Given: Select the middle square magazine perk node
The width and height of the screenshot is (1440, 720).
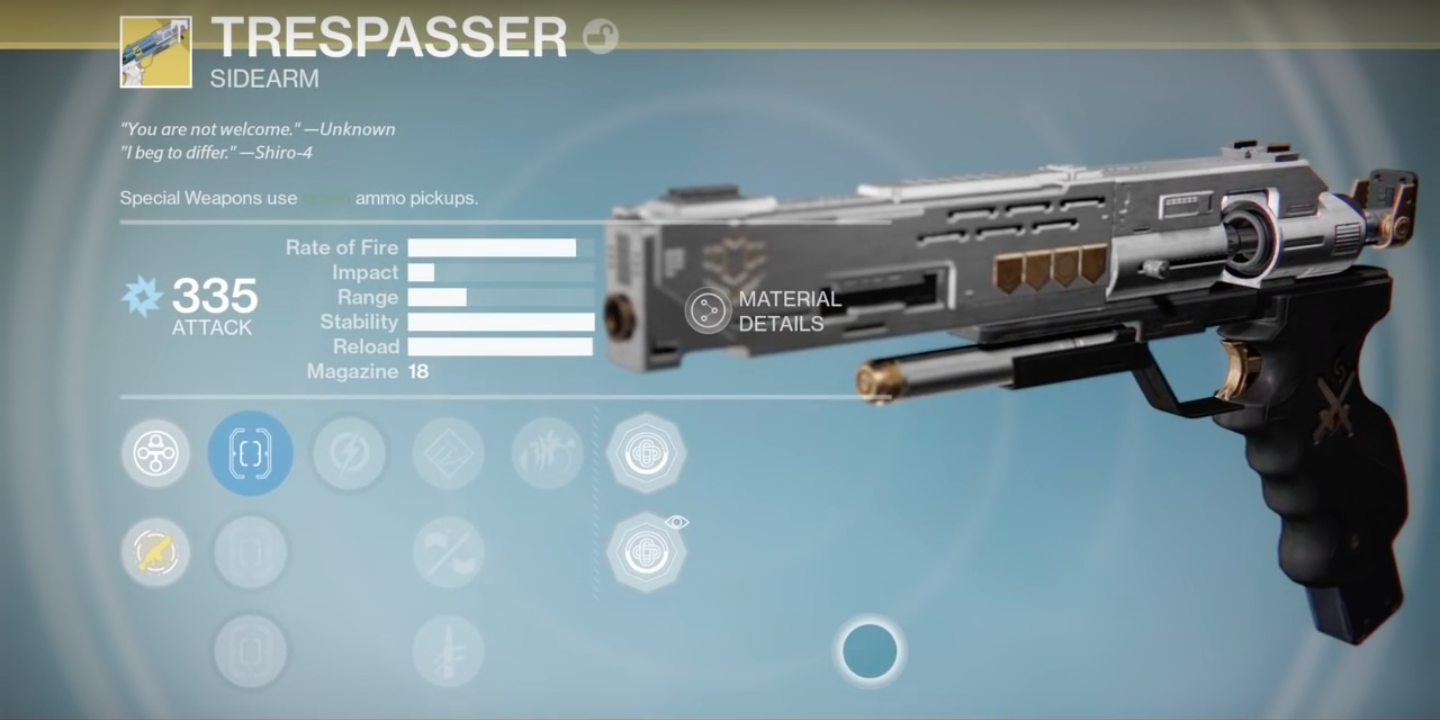Looking at the screenshot, I should (250, 551).
